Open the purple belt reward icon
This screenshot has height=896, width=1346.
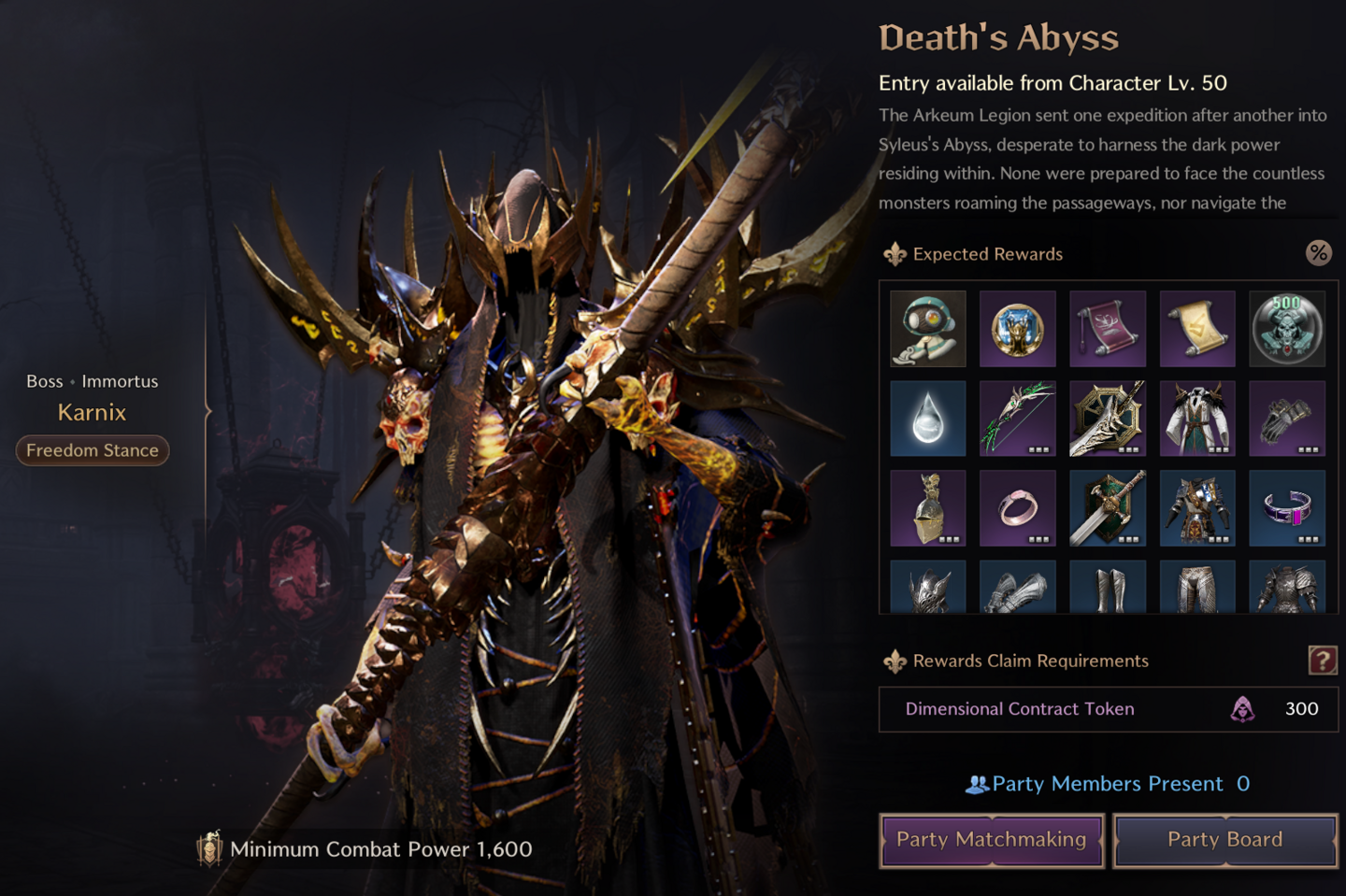point(1288,508)
